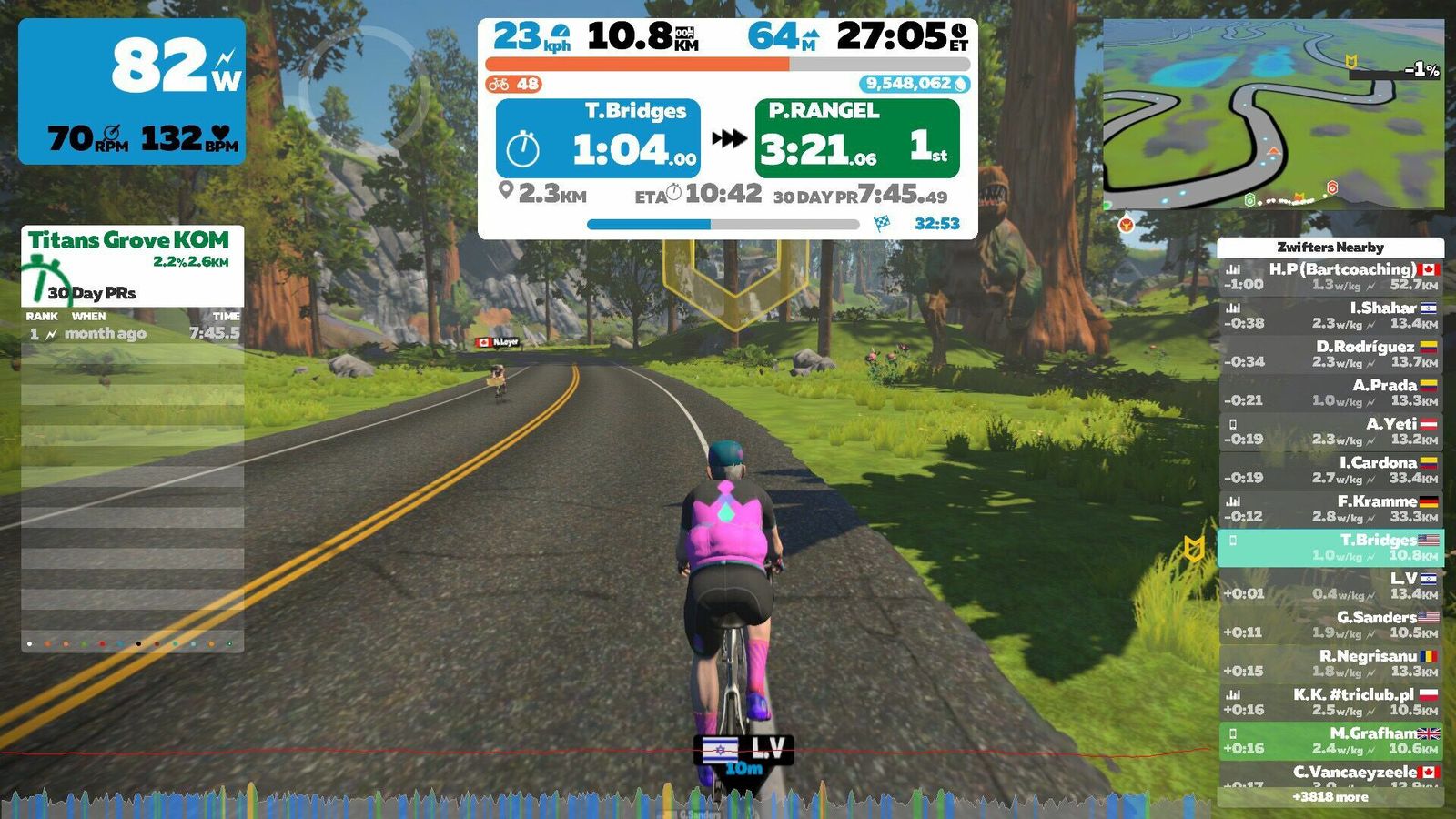Select the green M.Grafham row
Viewport: 1456px width, 819px height.
tap(1330, 741)
